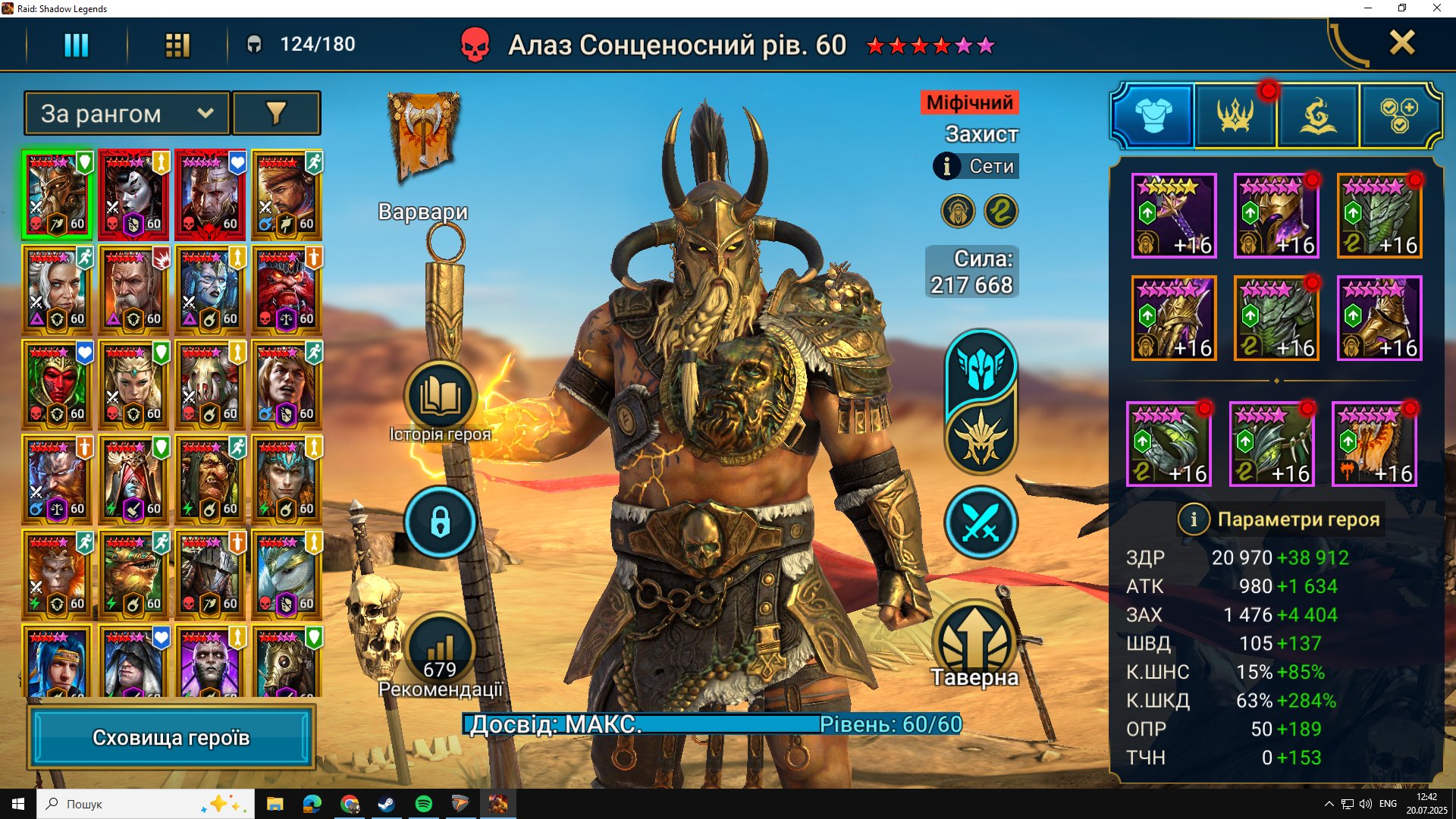Open the crossed swords button
1456x819 pixels.
981,522
